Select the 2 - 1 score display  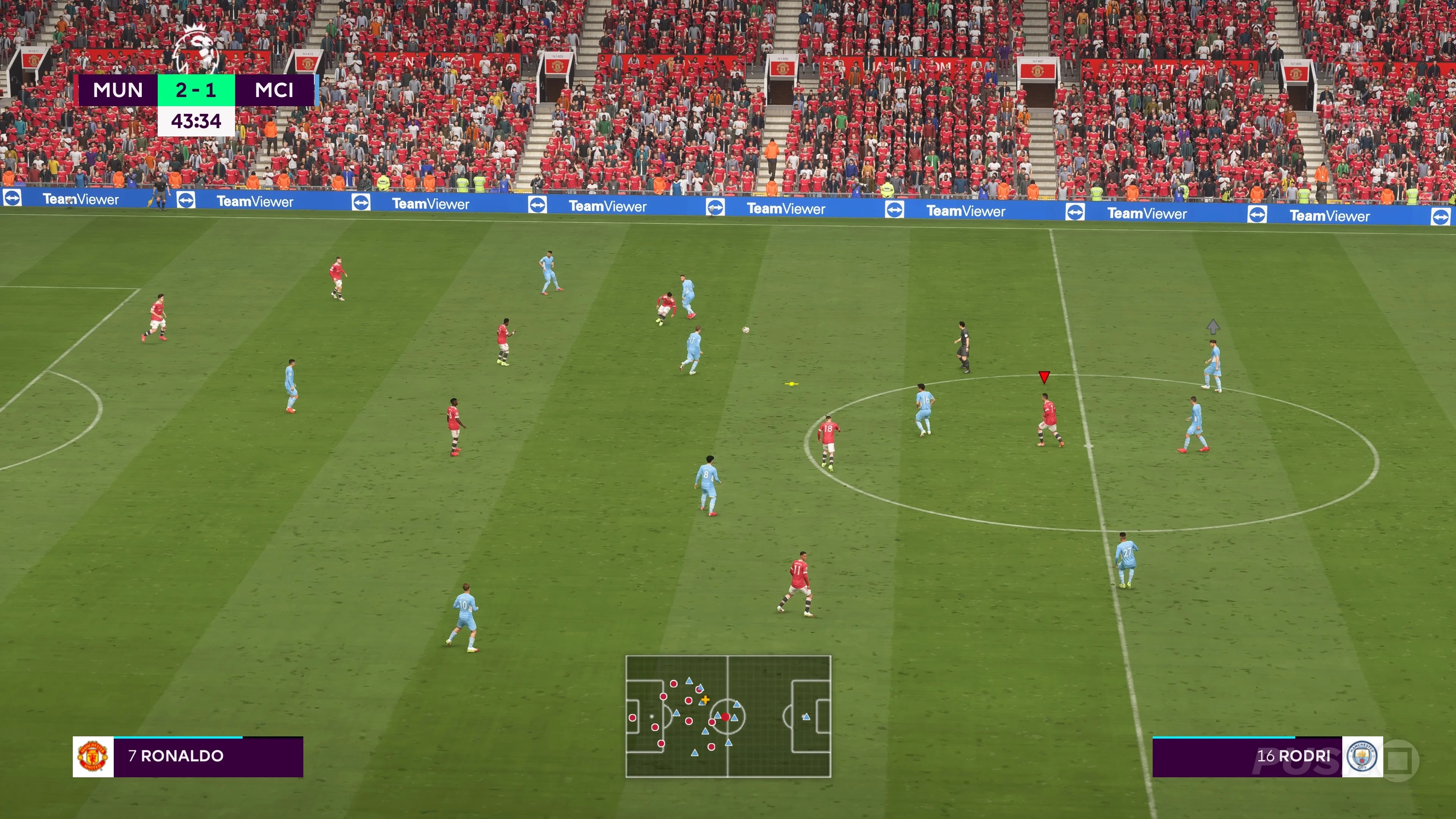pos(196,91)
